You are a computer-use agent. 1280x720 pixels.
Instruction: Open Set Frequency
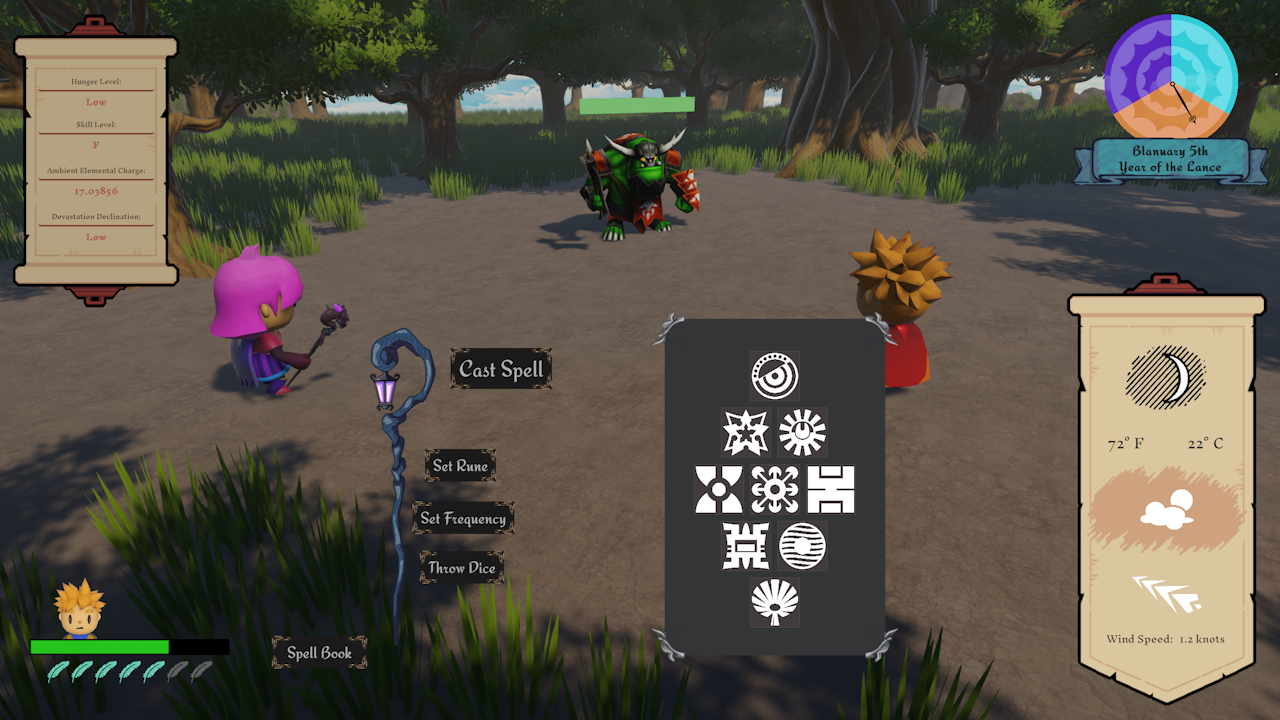[466, 518]
